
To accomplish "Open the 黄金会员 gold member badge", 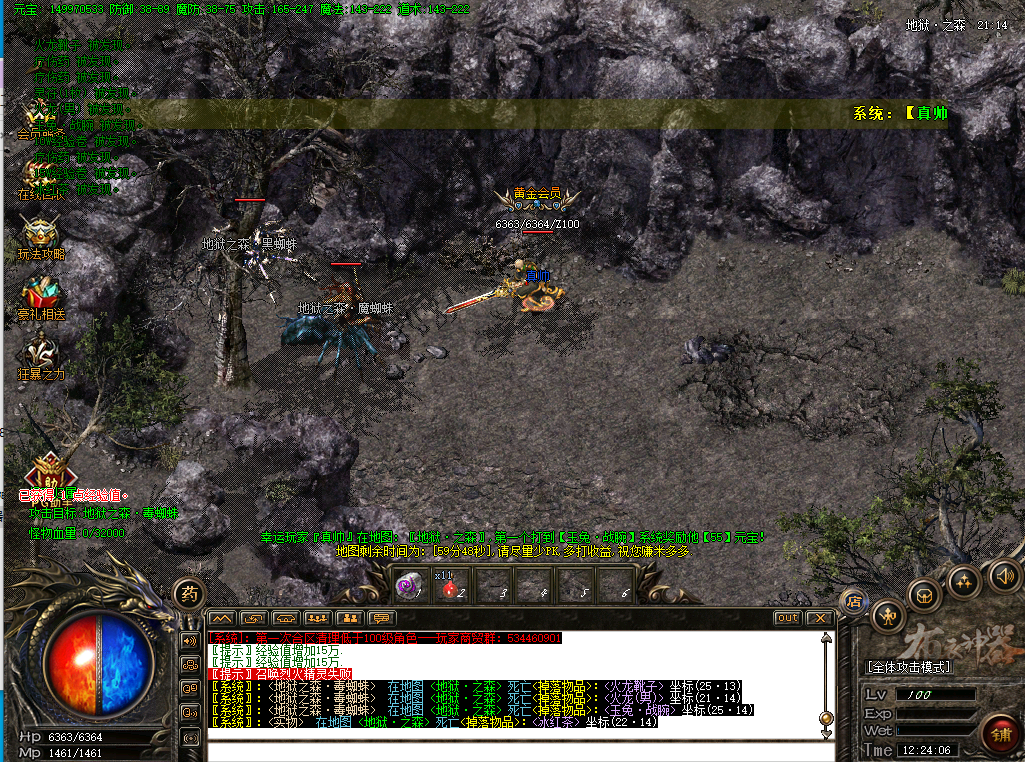I will pyautogui.click(x=536, y=194).
